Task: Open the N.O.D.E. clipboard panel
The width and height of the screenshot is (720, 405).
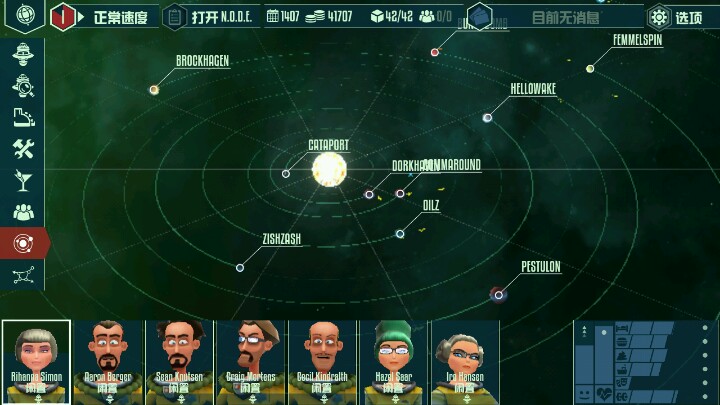Action: click(208, 17)
